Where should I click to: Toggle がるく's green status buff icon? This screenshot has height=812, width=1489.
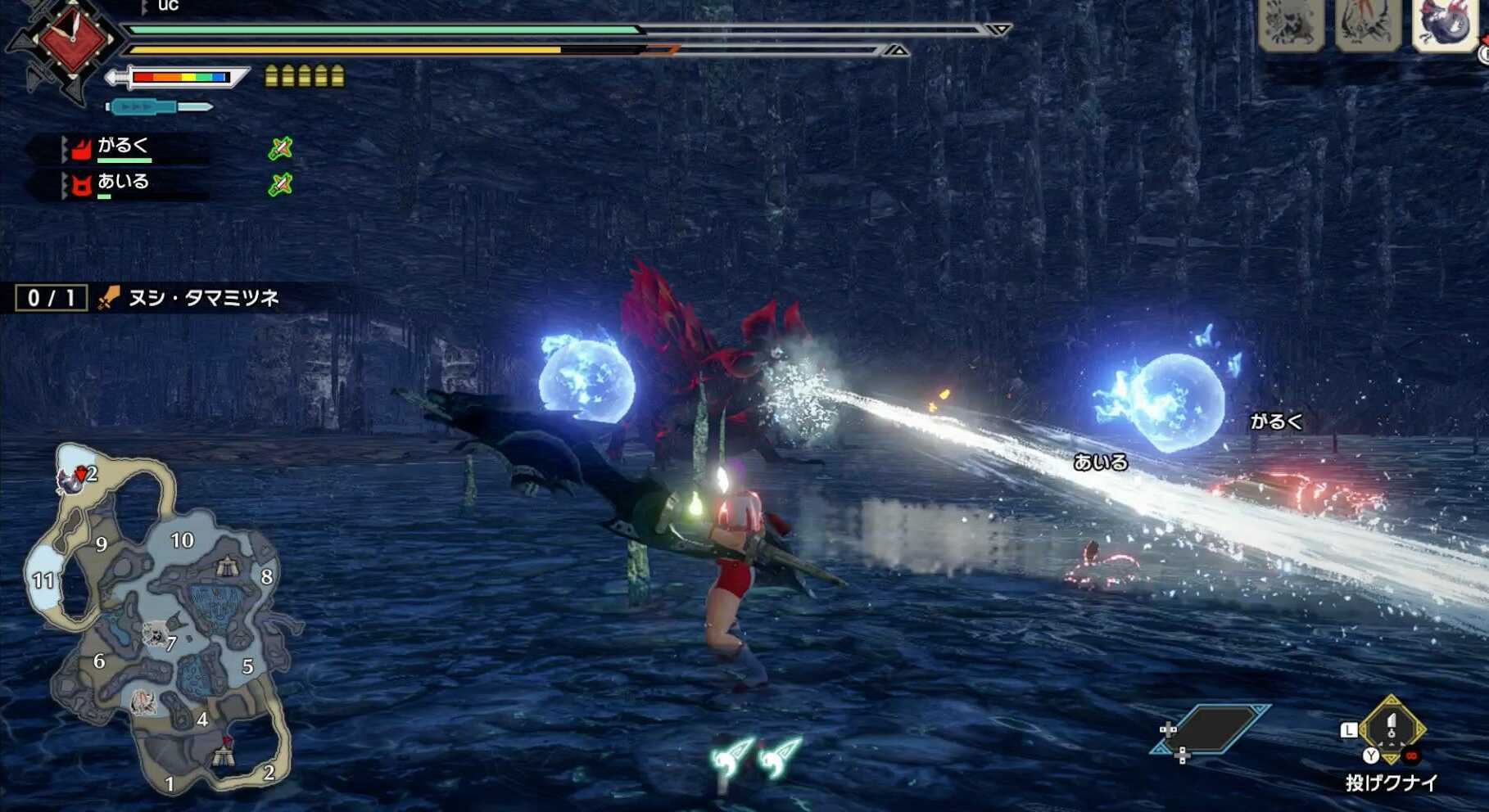(283, 149)
